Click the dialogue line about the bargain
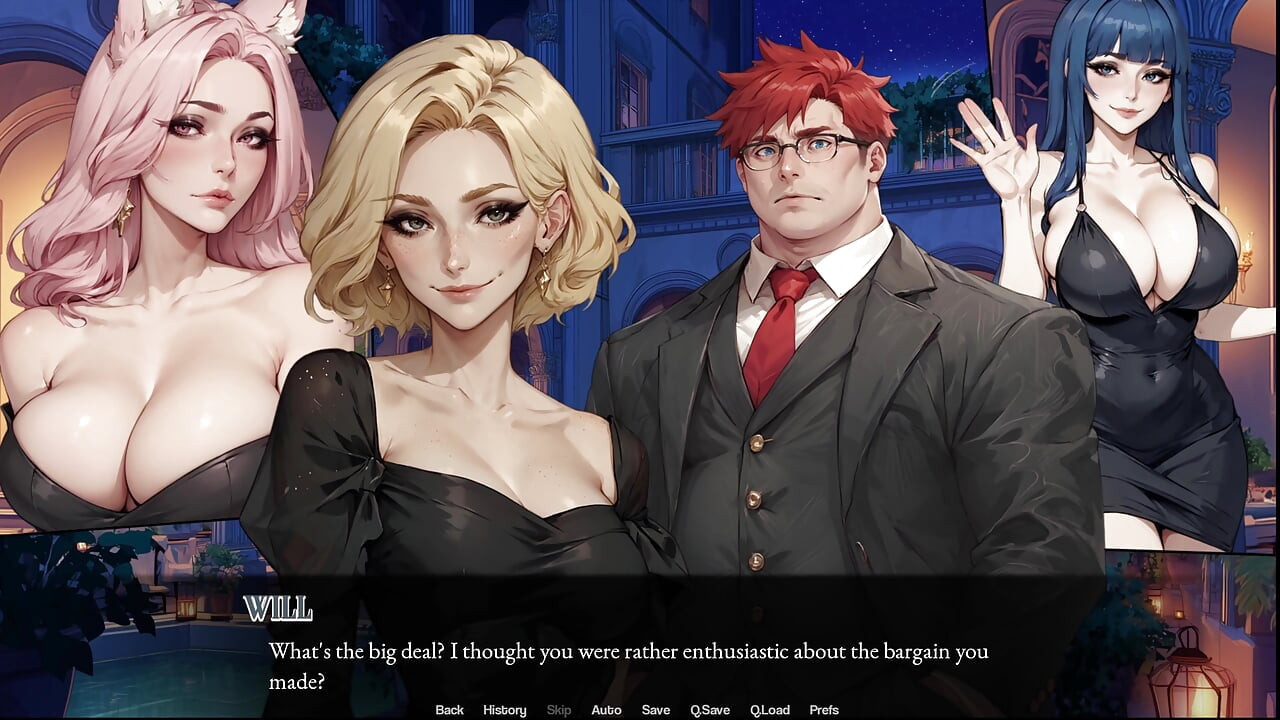The height and width of the screenshot is (720, 1280). (628, 651)
